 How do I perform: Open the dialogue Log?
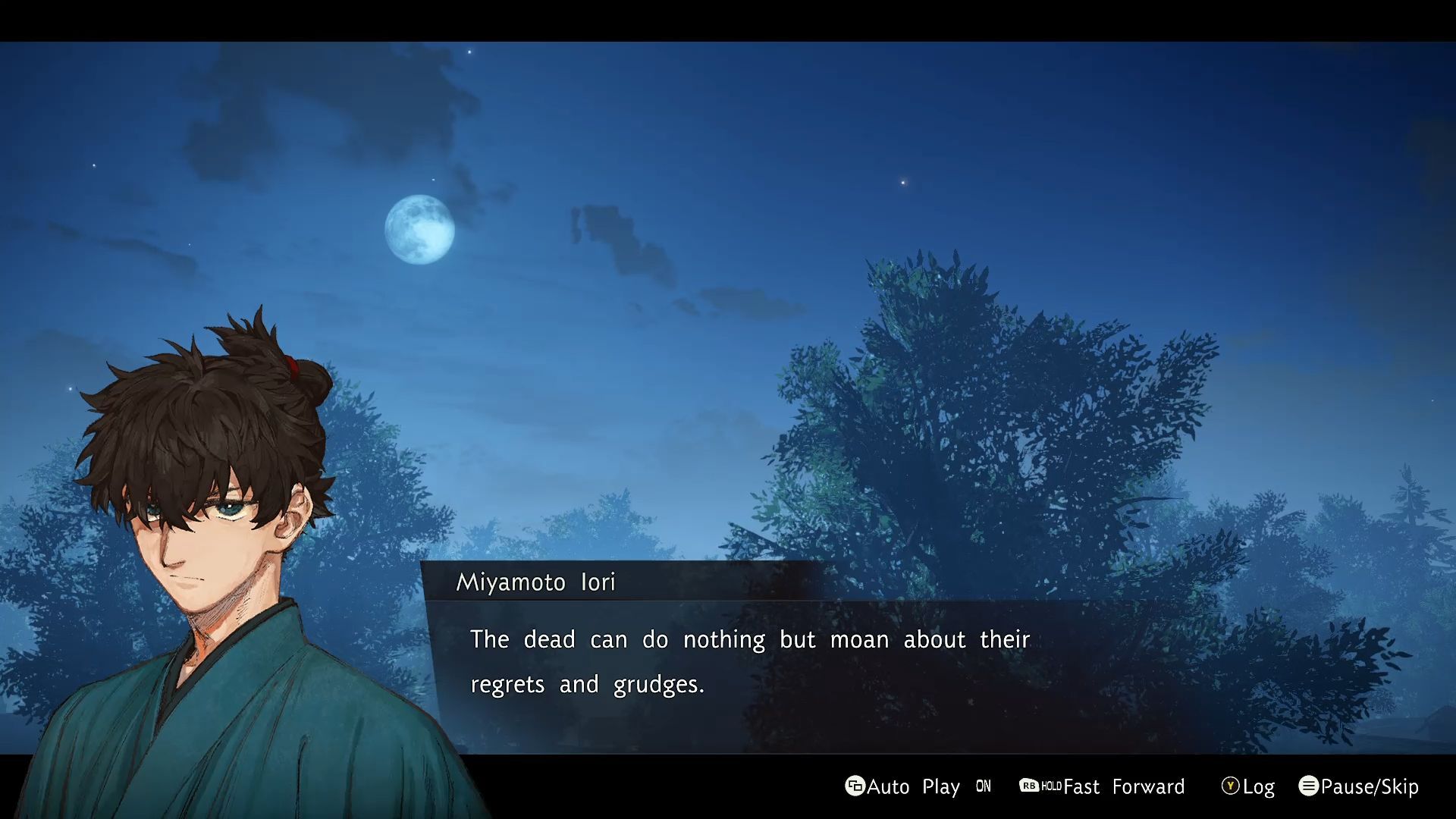pos(1248,786)
